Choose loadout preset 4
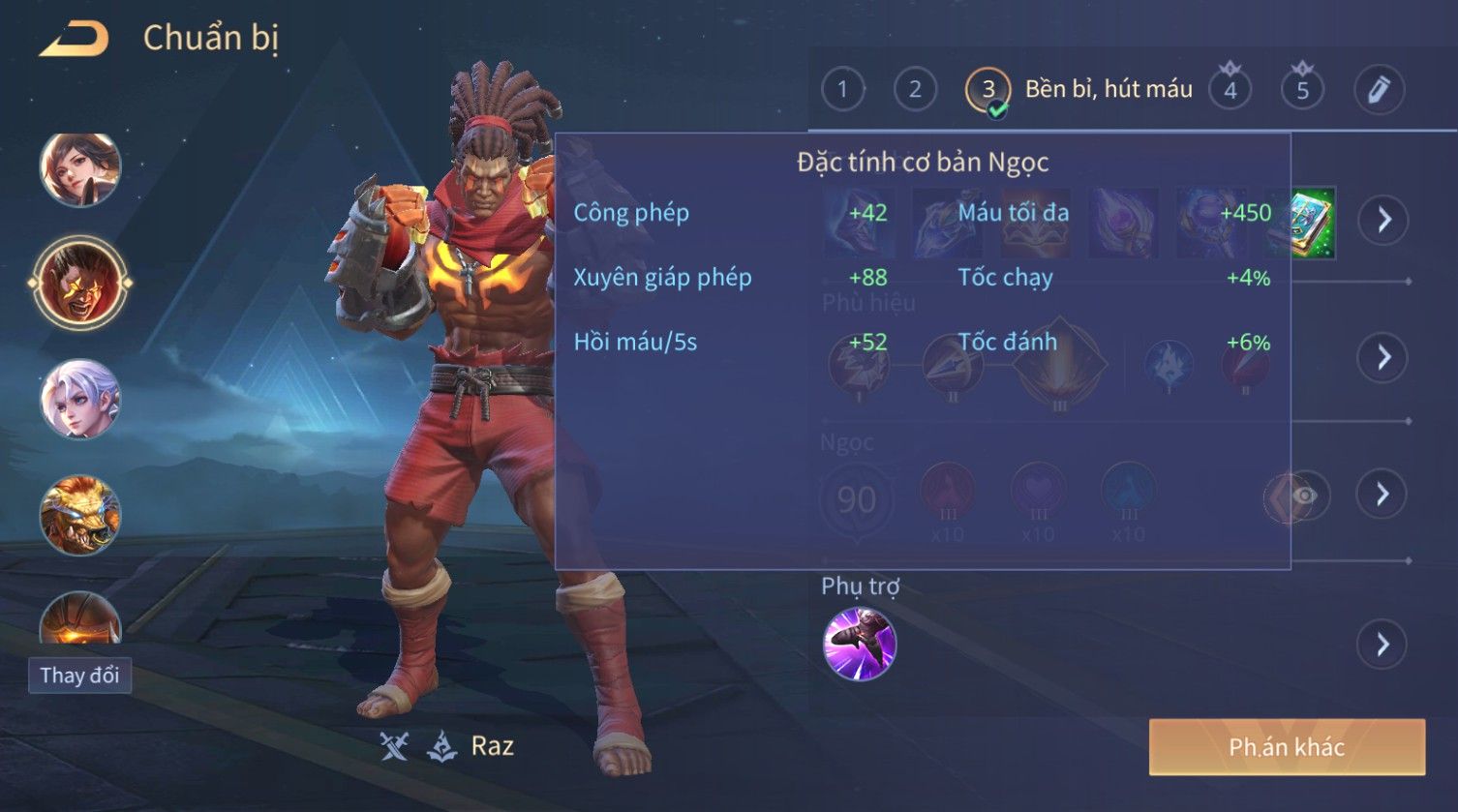 pyautogui.click(x=1230, y=90)
